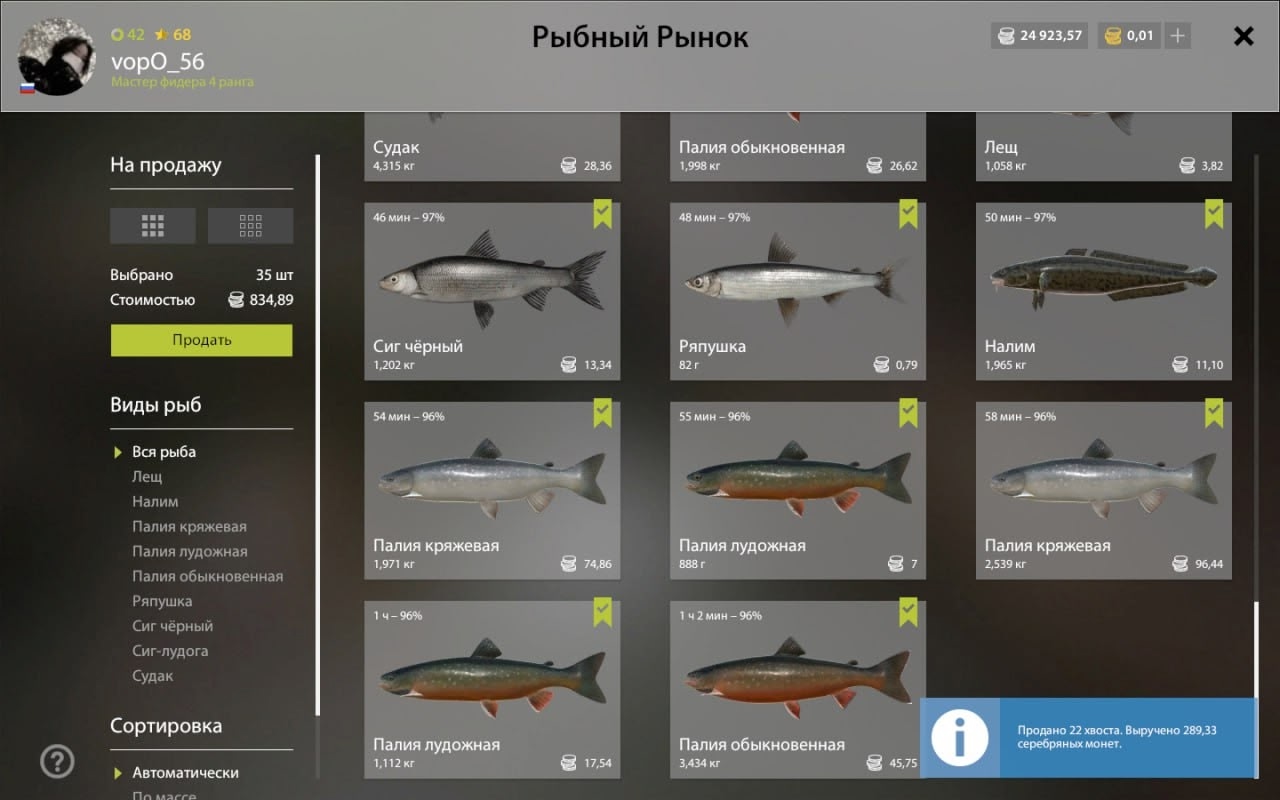Filter by Лещ fish type
The width and height of the screenshot is (1280, 800).
[147, 477]
